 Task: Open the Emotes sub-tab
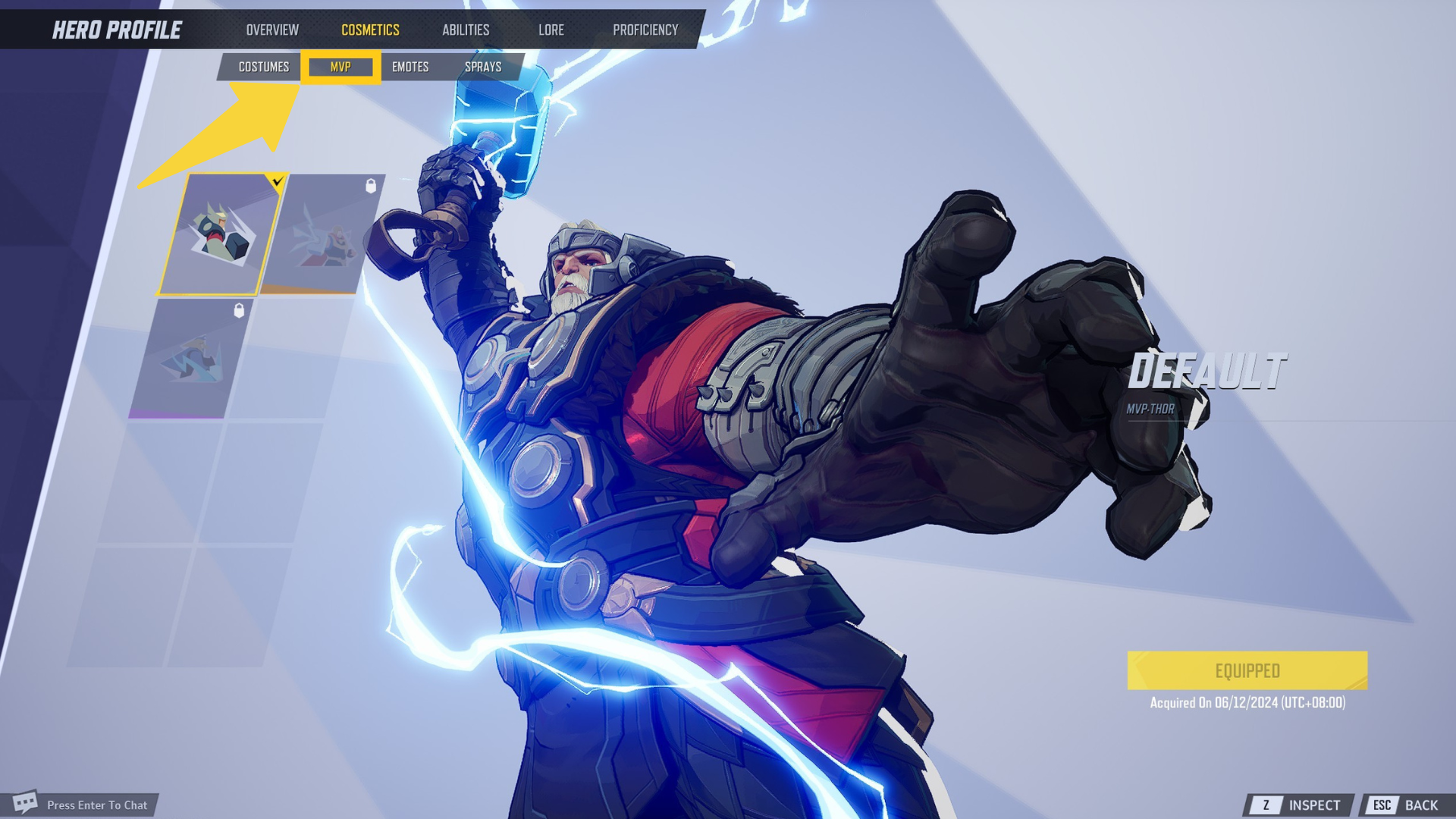click(x=409, y=67)
